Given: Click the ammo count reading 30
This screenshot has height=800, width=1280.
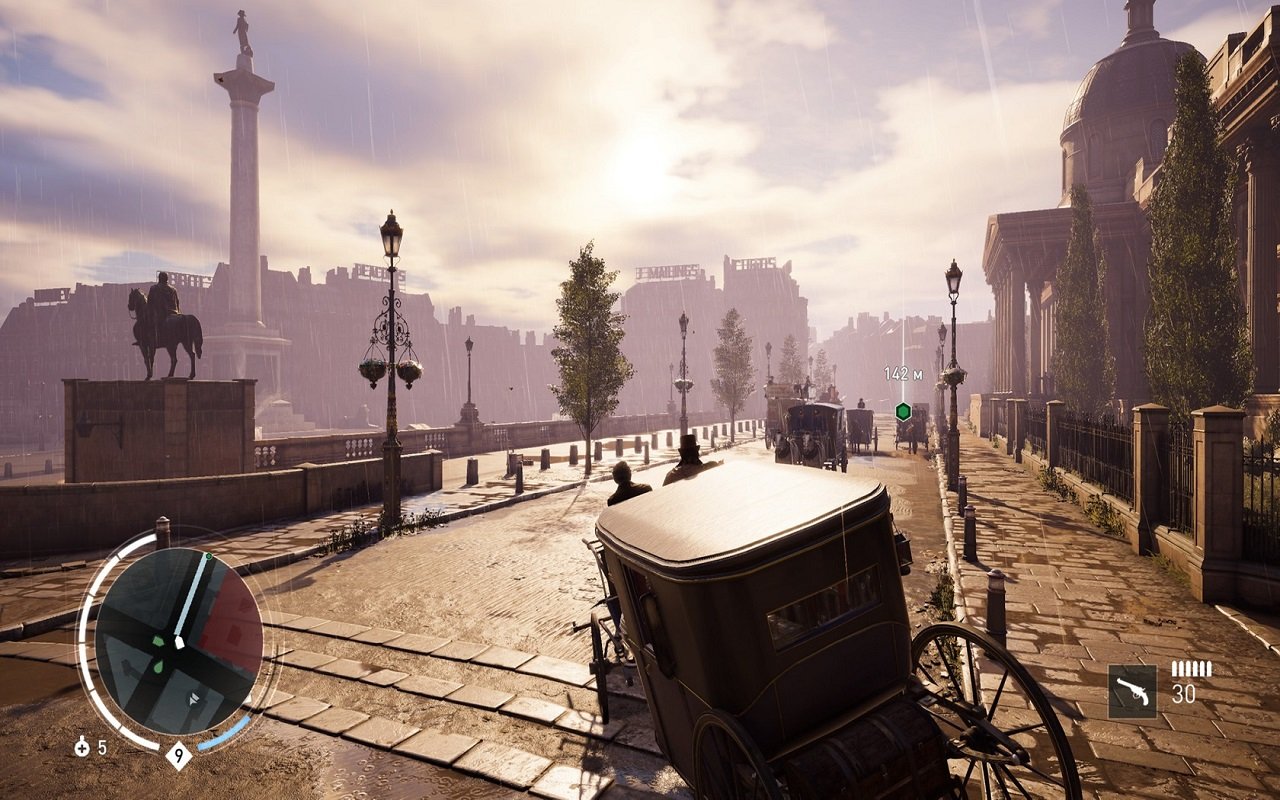Looking at the screenshot, I should point(1185,695).
